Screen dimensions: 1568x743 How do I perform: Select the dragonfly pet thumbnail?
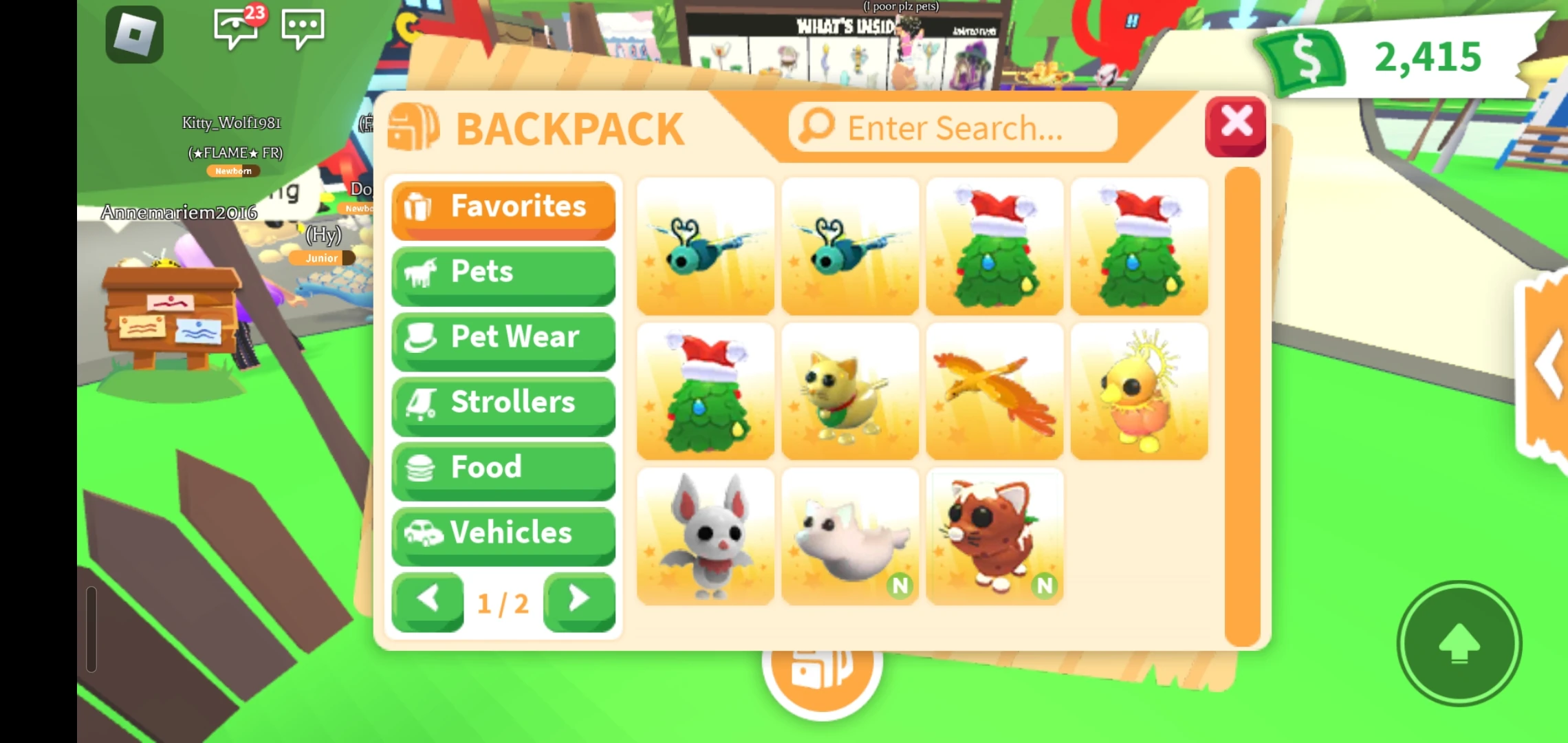(x=705, y=244)
